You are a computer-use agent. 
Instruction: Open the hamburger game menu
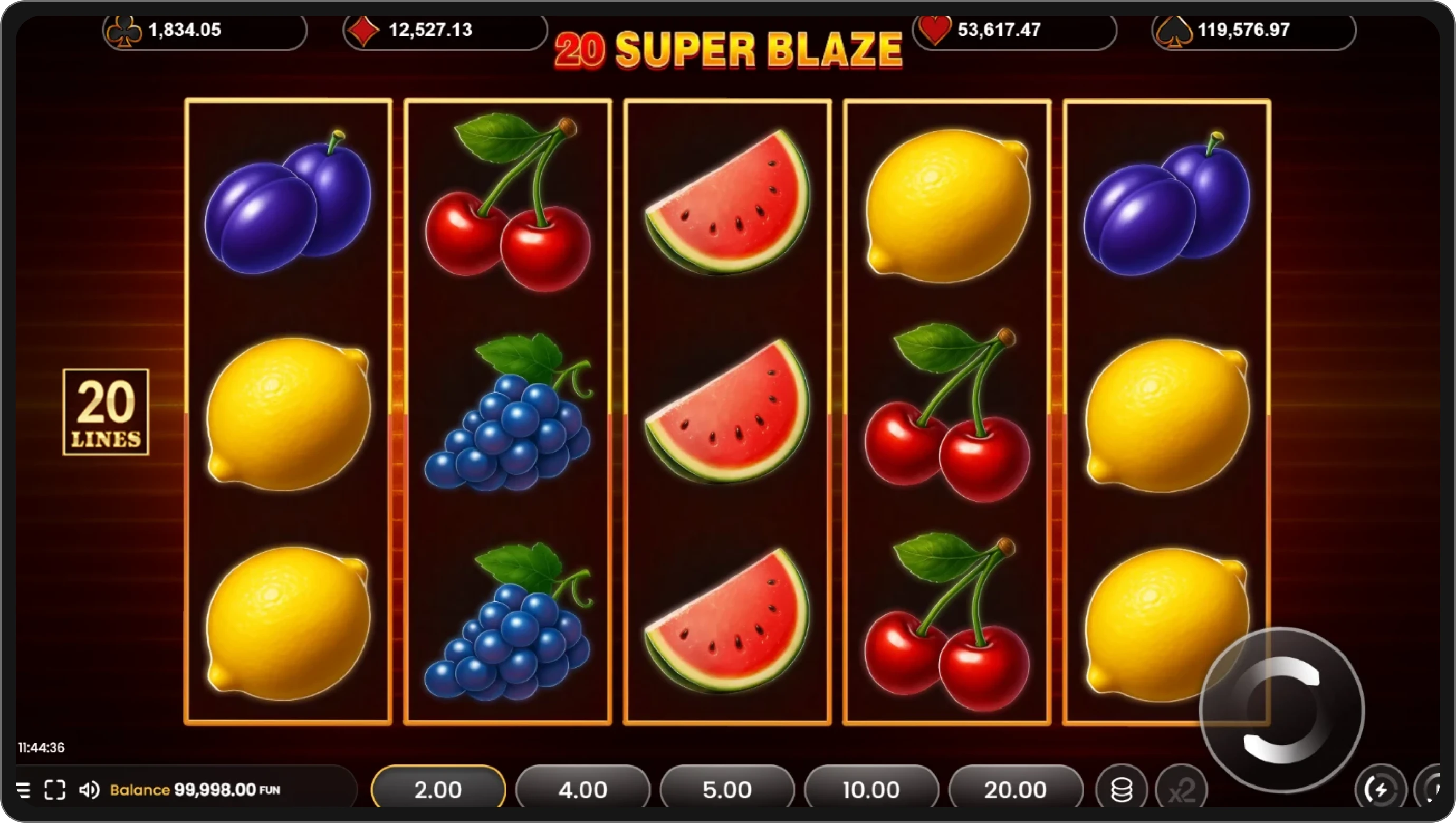point(24,790)
